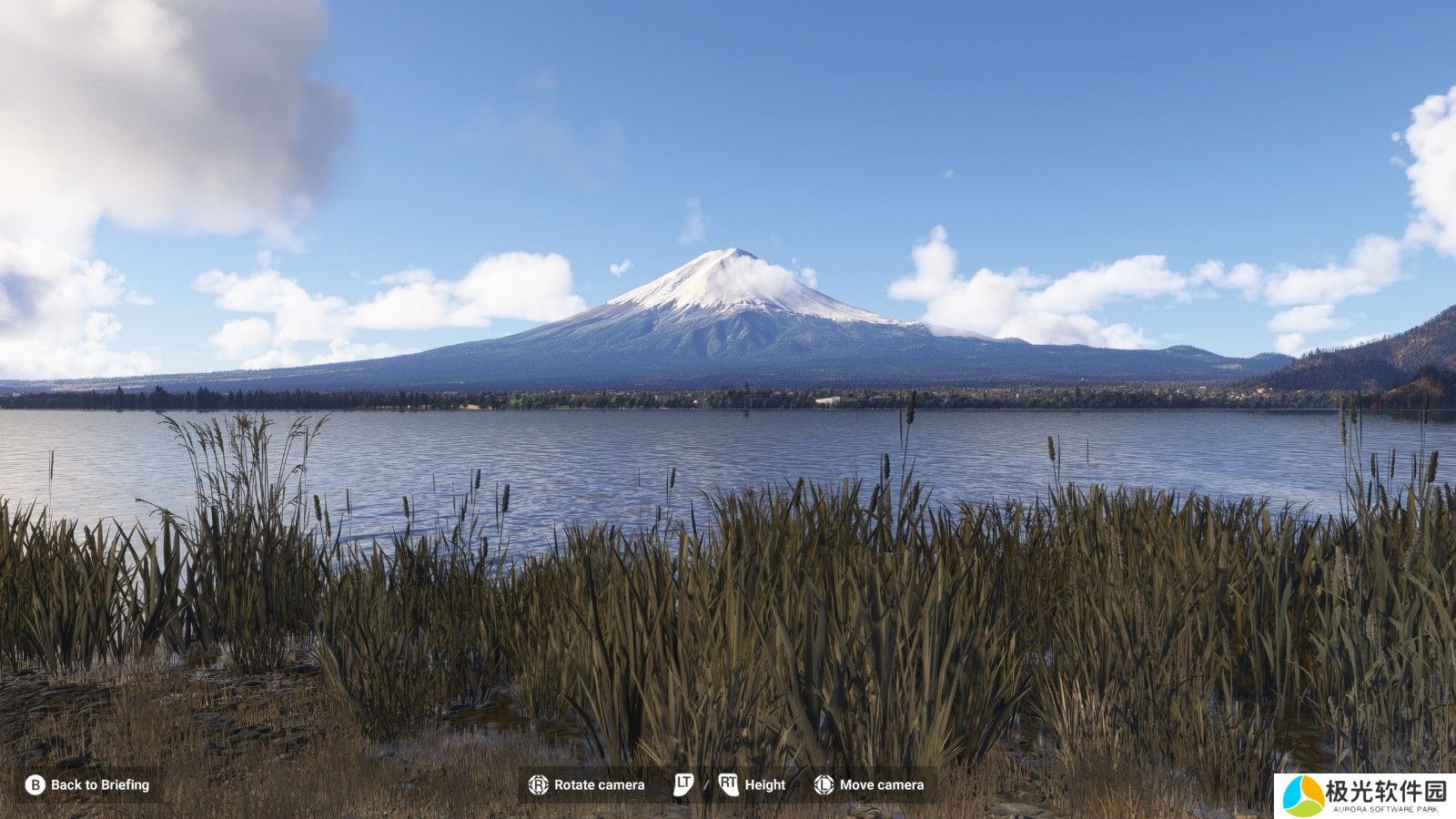
Task: Go back to the Briefing screen
Action: point(88,784)
